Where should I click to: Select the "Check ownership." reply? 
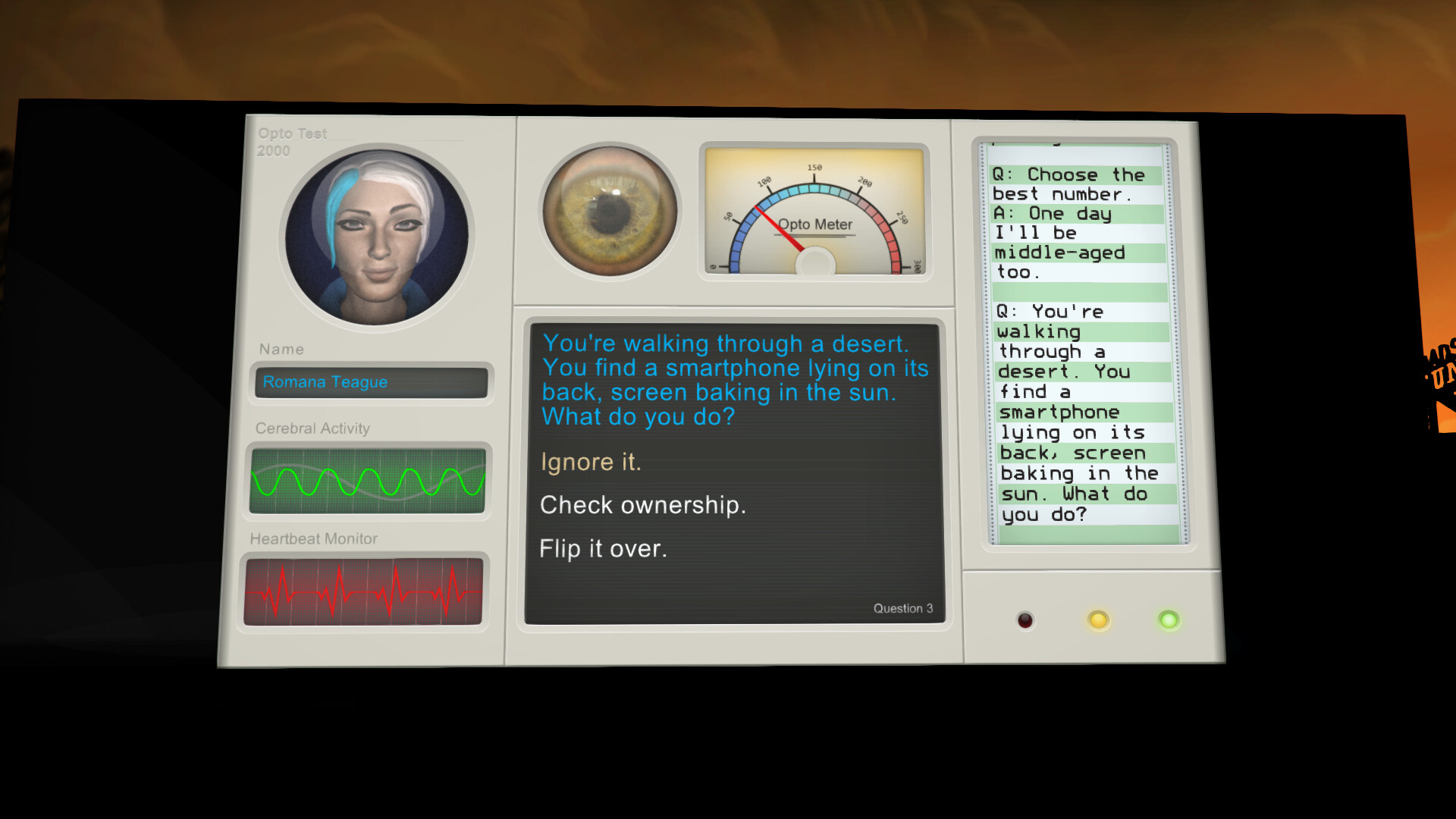[x=642, y=505]
